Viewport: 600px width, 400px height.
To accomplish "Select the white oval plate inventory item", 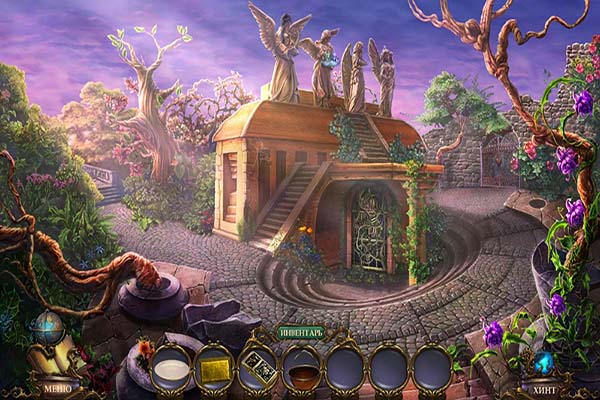I will 170,369.
